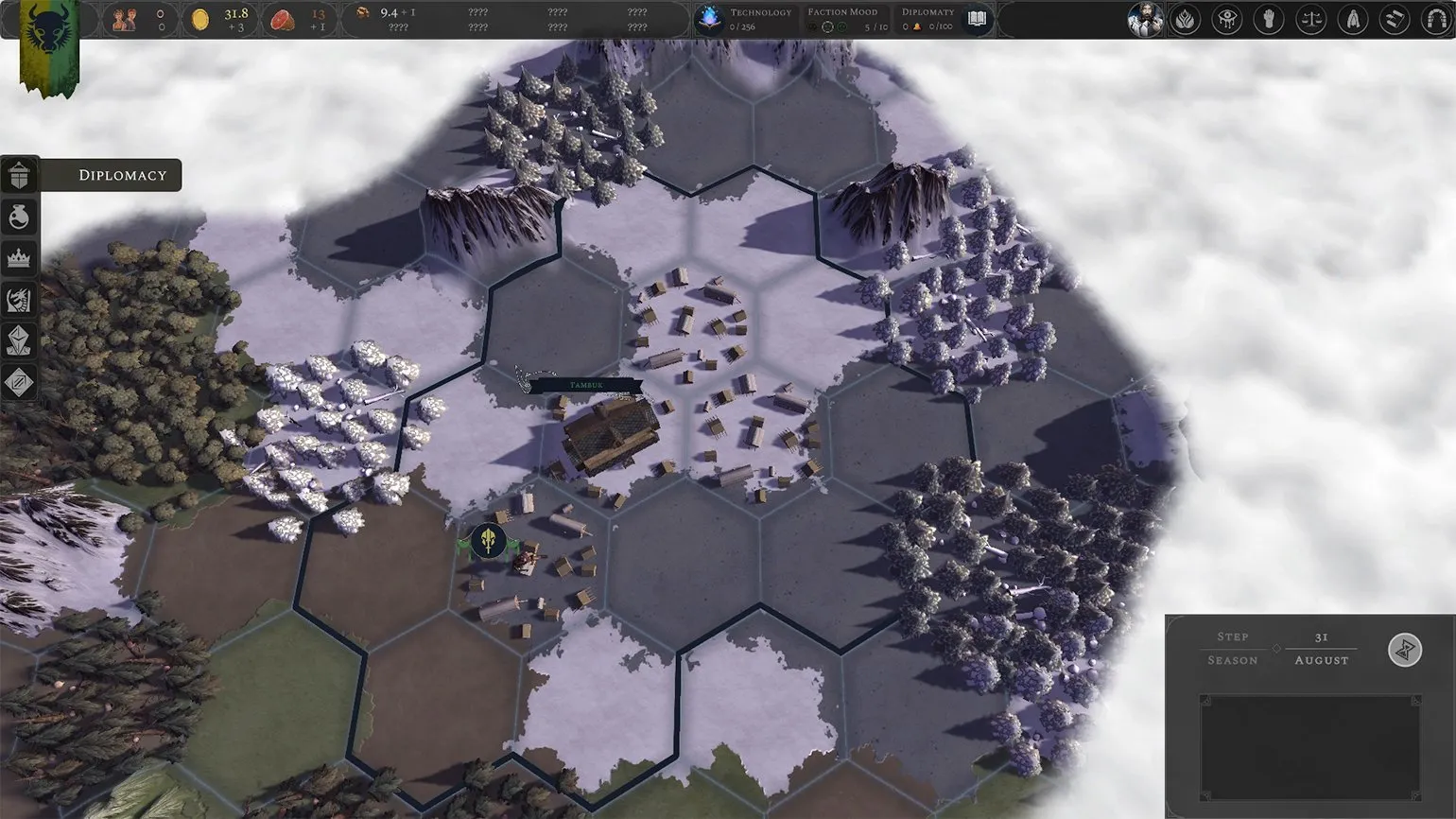Open the Diplomacy panel from the sidebar
This screenshot has height=819, width=1456.
click(x=20, y=176)
